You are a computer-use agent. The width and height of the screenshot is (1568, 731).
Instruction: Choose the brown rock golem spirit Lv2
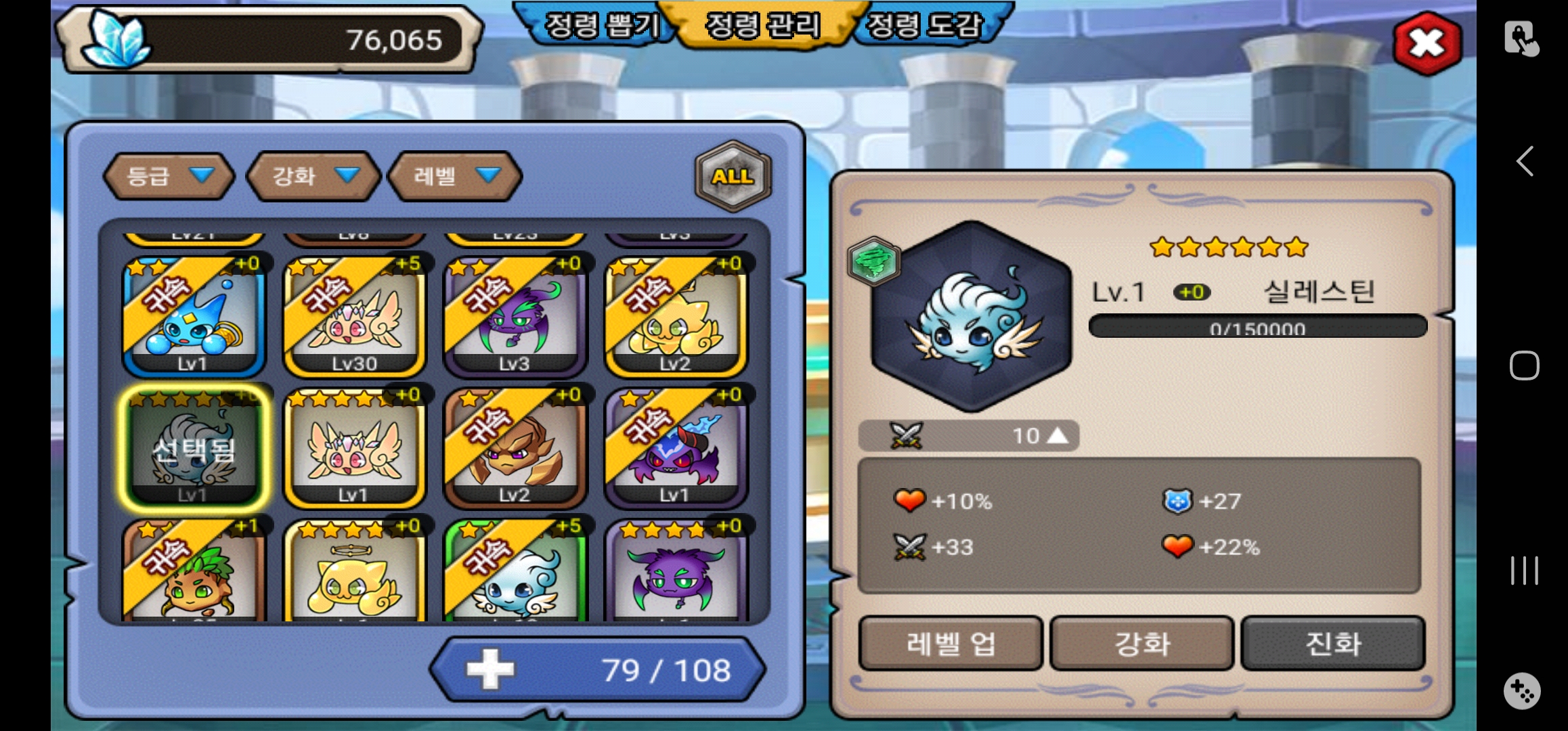pos(515,448)
